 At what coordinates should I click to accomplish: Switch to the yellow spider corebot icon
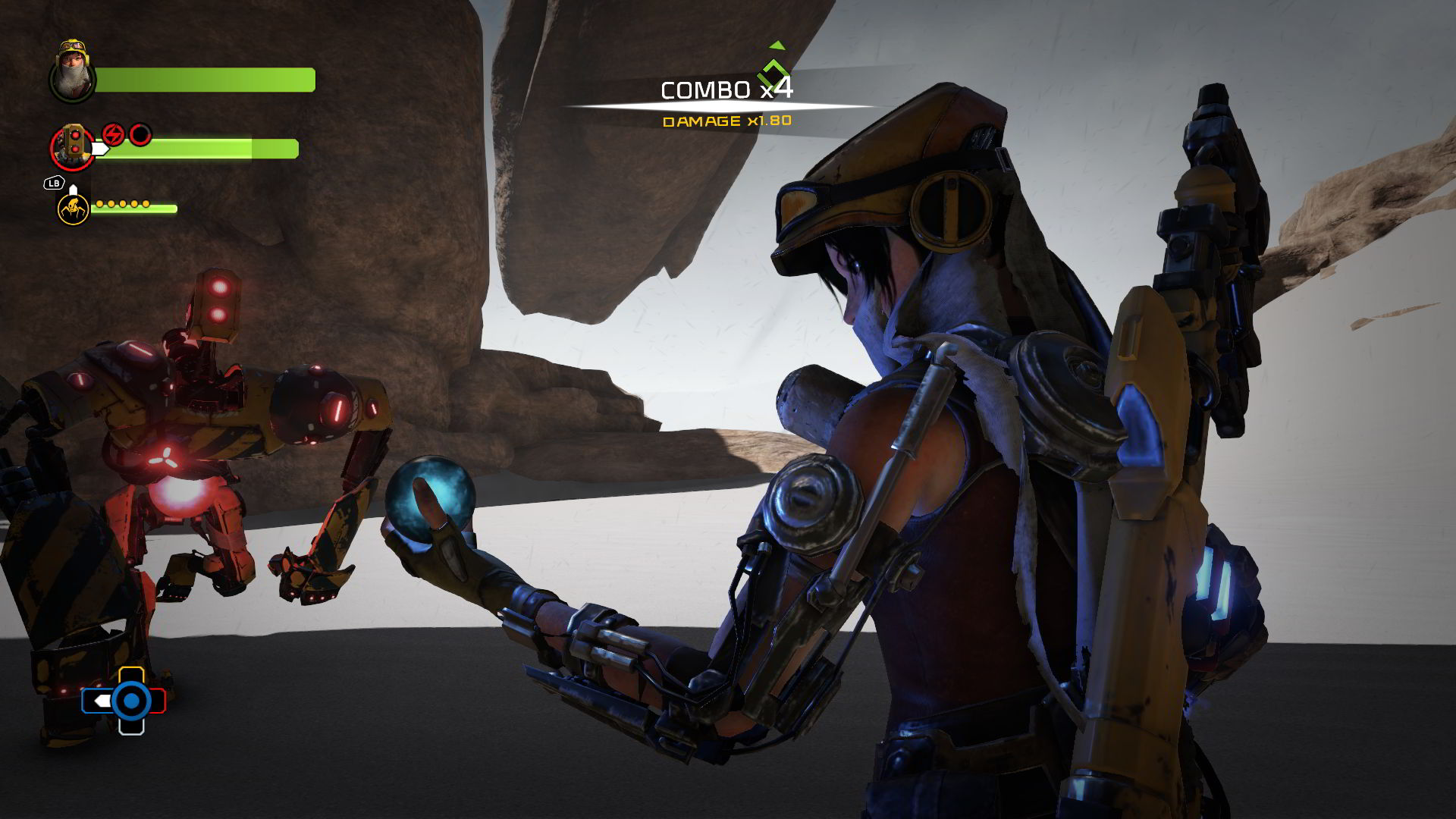[x=73, y=207]
